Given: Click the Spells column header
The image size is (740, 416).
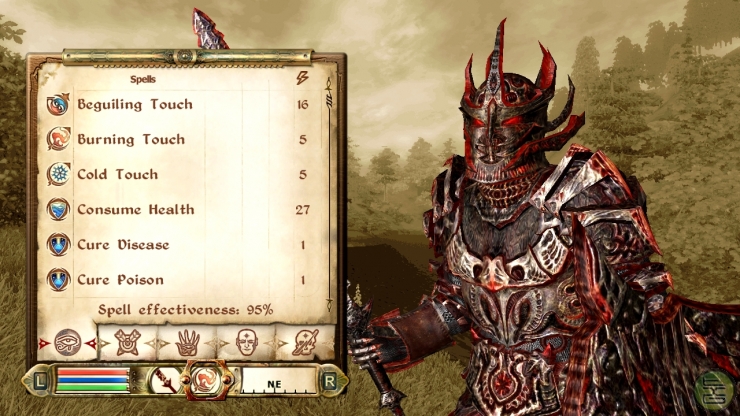Looking at the screenshot, I should (142, 78).
